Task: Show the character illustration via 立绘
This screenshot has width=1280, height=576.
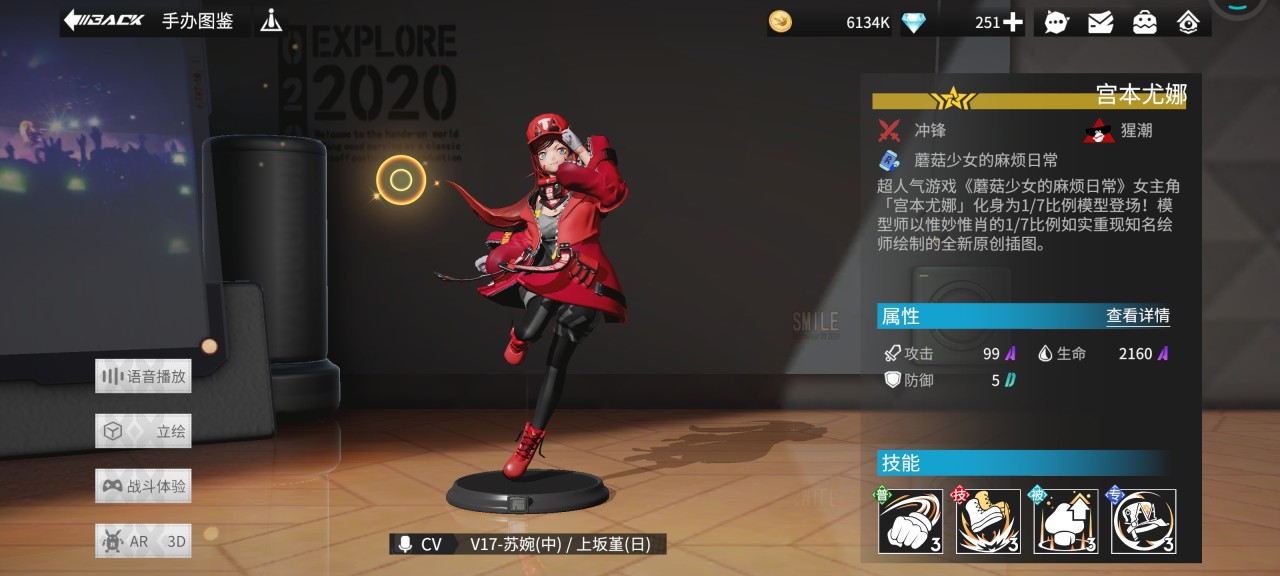Action: (x=143, y=432)
